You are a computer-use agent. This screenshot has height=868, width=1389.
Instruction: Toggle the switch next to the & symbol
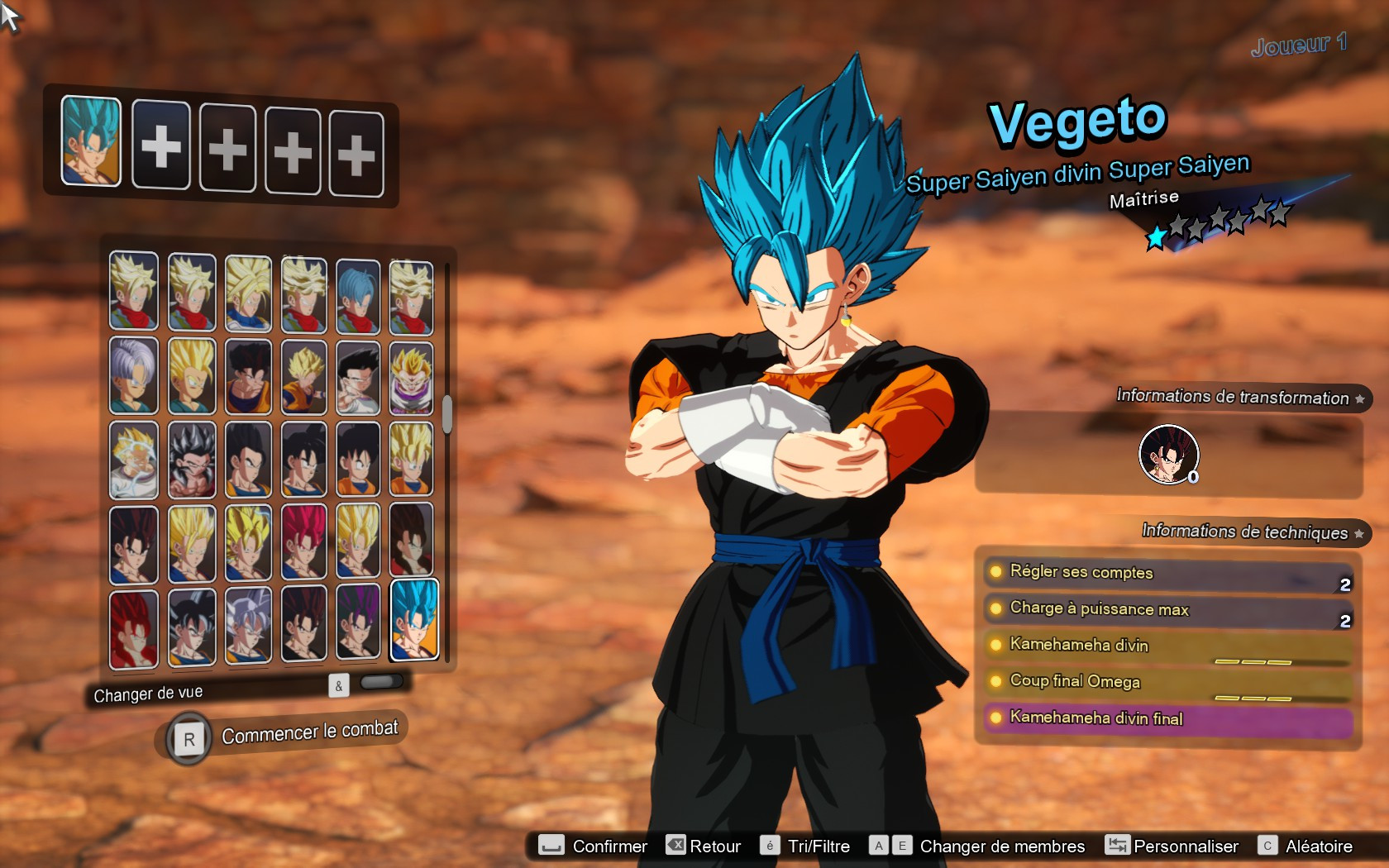[380, 681]
